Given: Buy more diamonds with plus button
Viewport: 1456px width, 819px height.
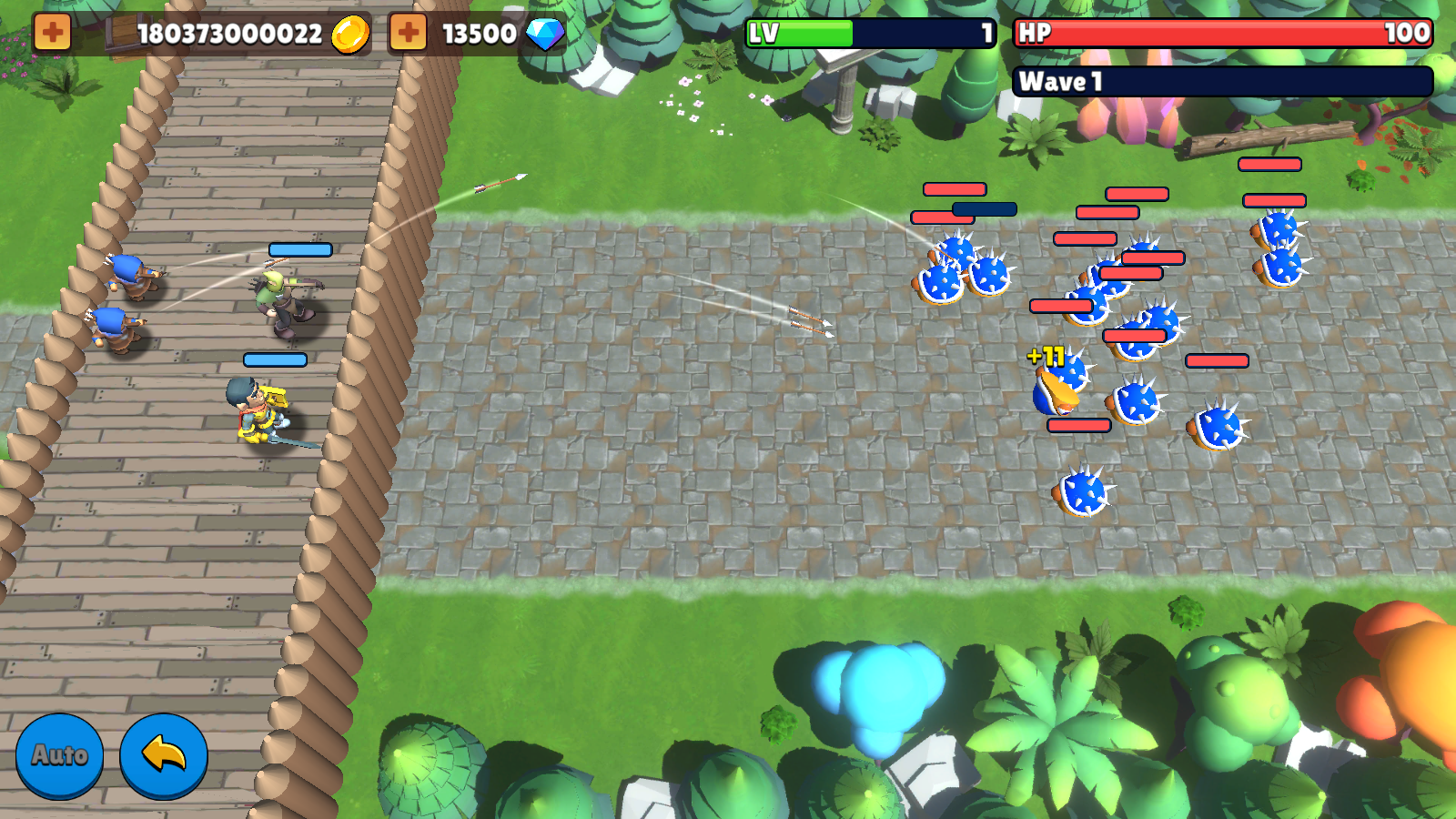Looking at the screenshot, I should 408,34.
